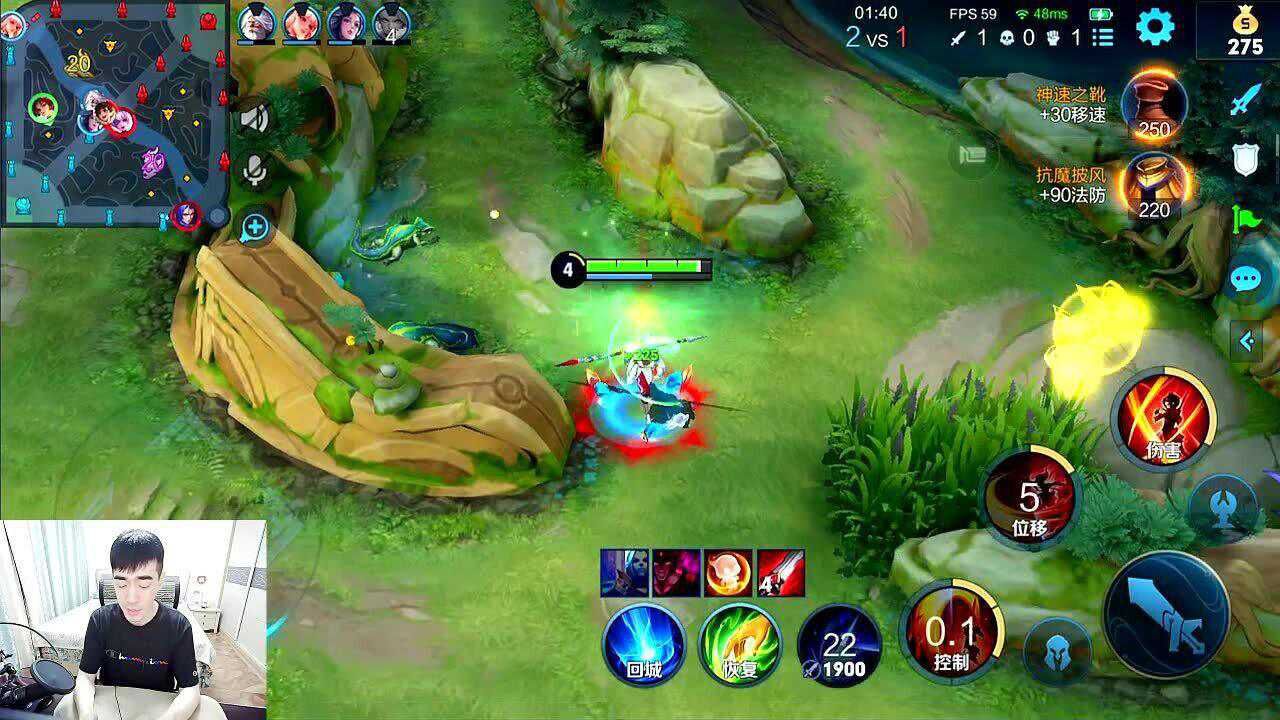Screen dimensions: 1280x720
Task: Open the chat bubble quick messages
Action: click(1246, 279)
